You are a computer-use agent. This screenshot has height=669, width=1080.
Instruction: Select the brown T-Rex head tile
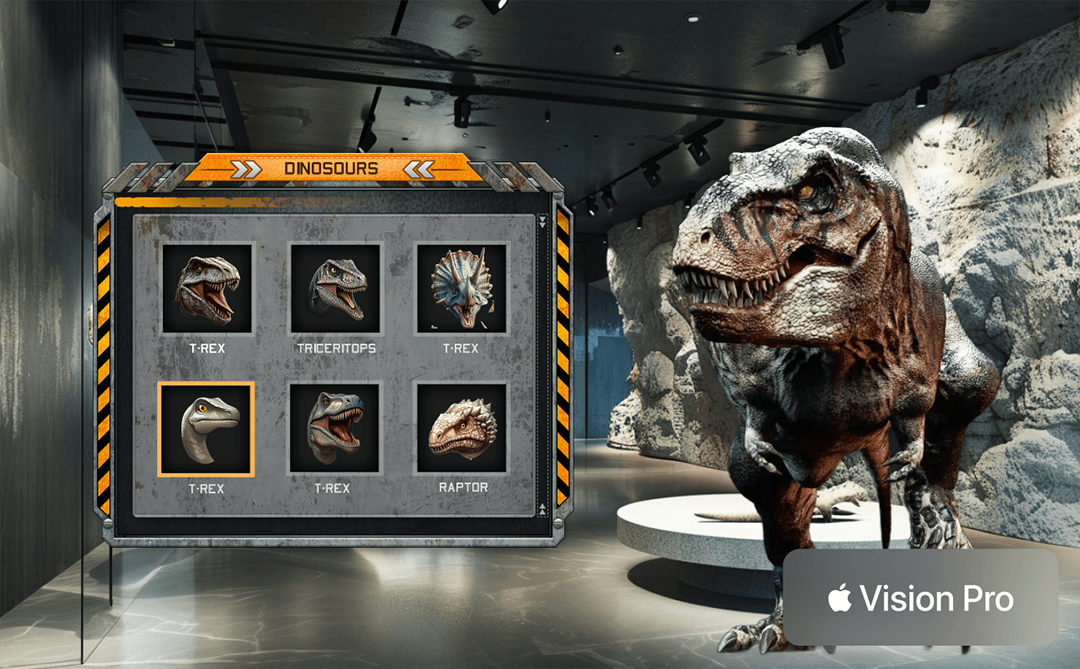[207, 288]
